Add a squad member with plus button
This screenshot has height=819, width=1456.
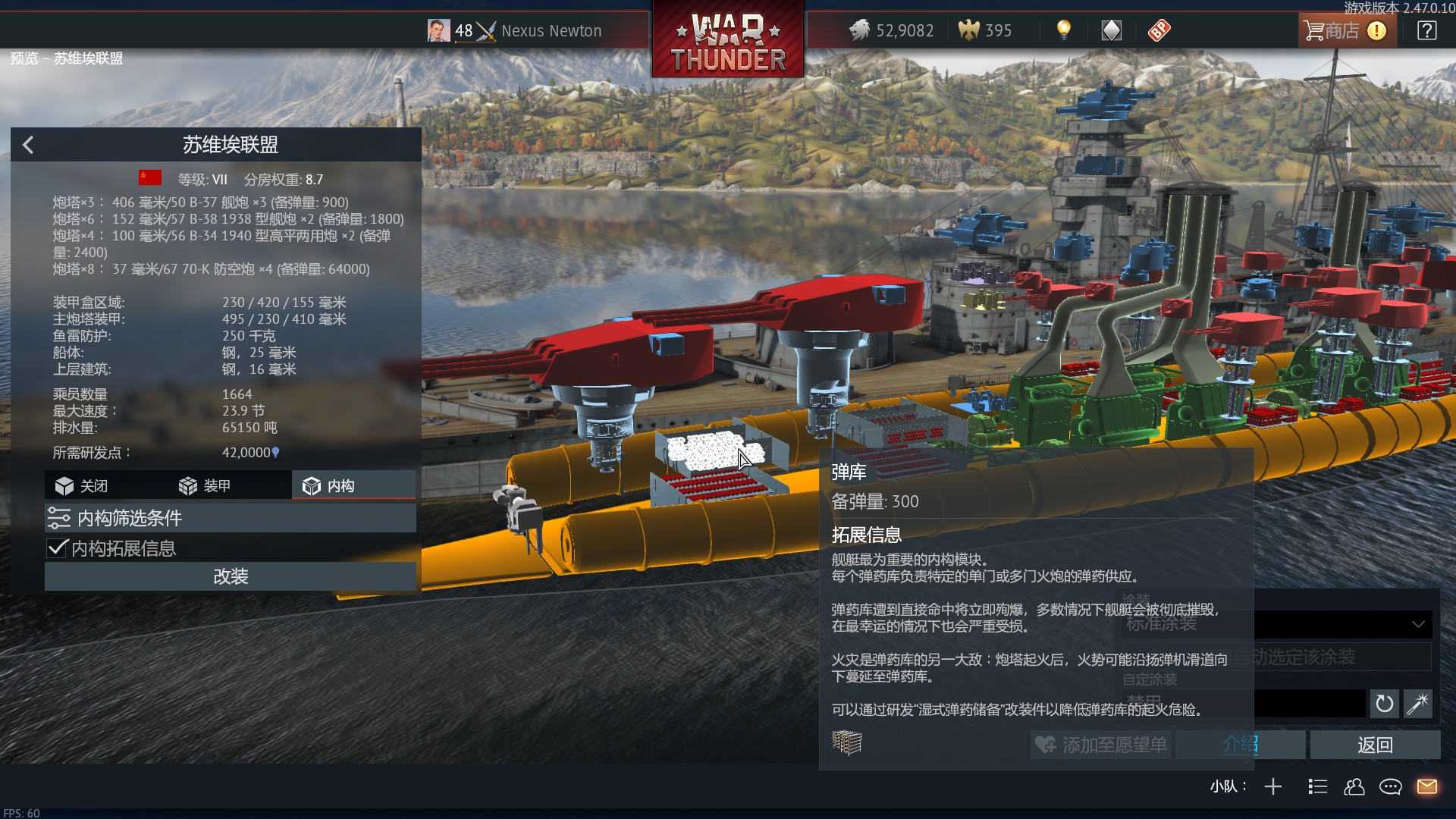coord(1273,786)
